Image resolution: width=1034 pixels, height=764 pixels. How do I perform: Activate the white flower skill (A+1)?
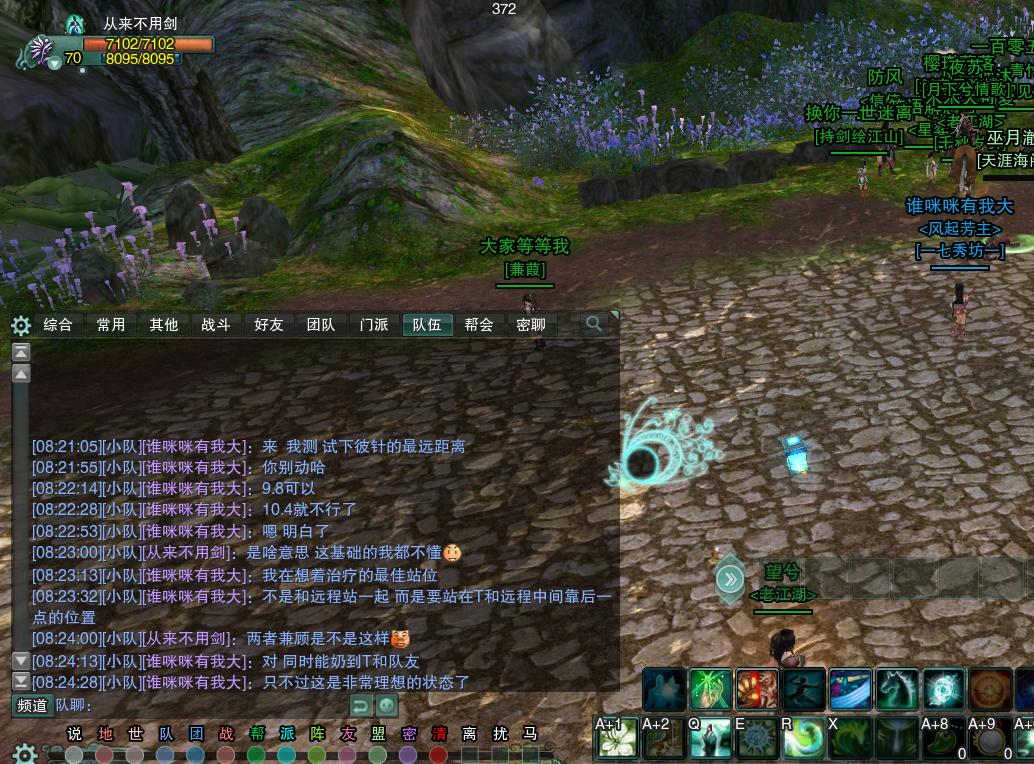tap(616, 739)
